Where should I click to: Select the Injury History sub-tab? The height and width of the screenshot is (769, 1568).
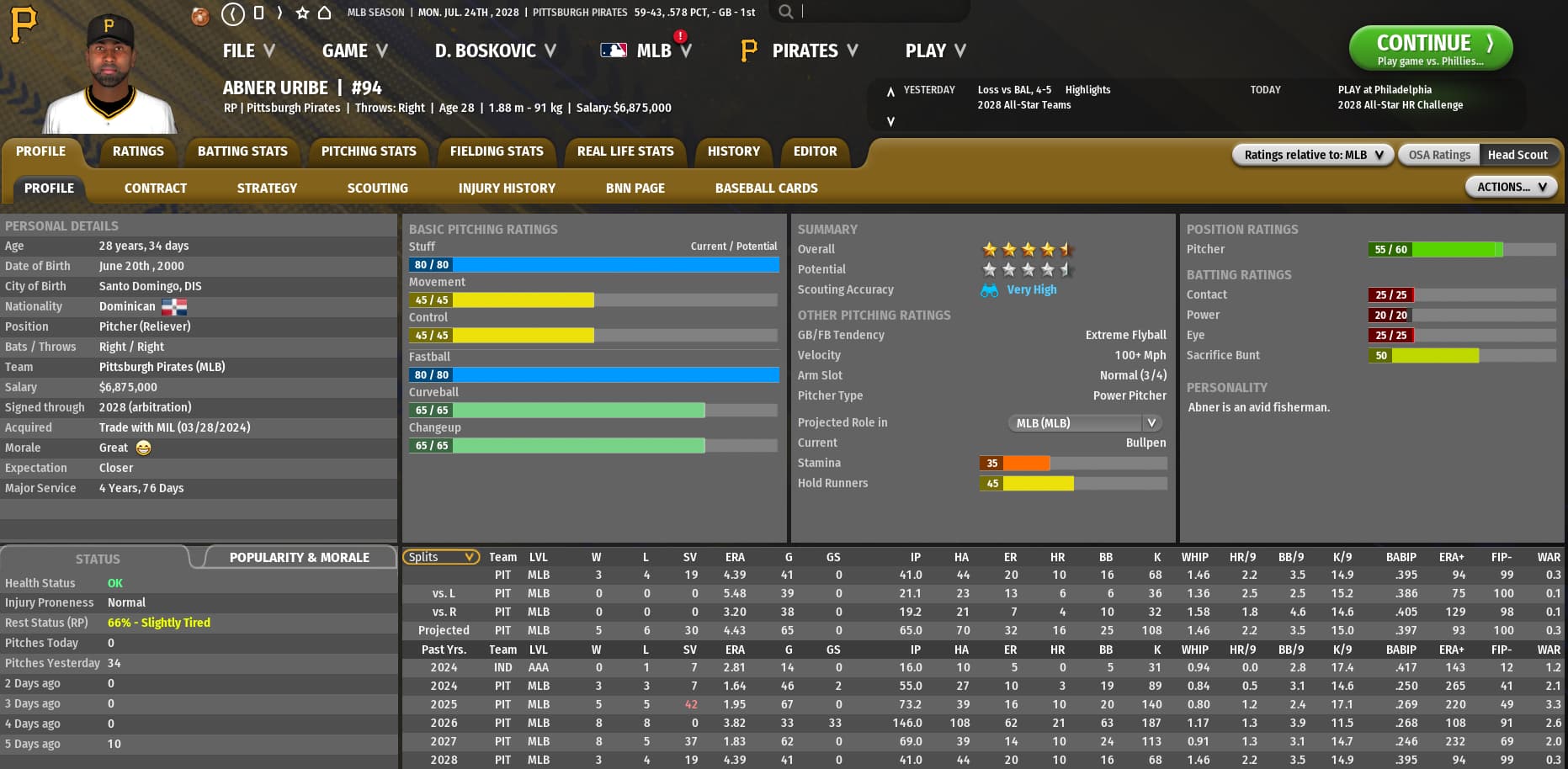pos(507,188)
